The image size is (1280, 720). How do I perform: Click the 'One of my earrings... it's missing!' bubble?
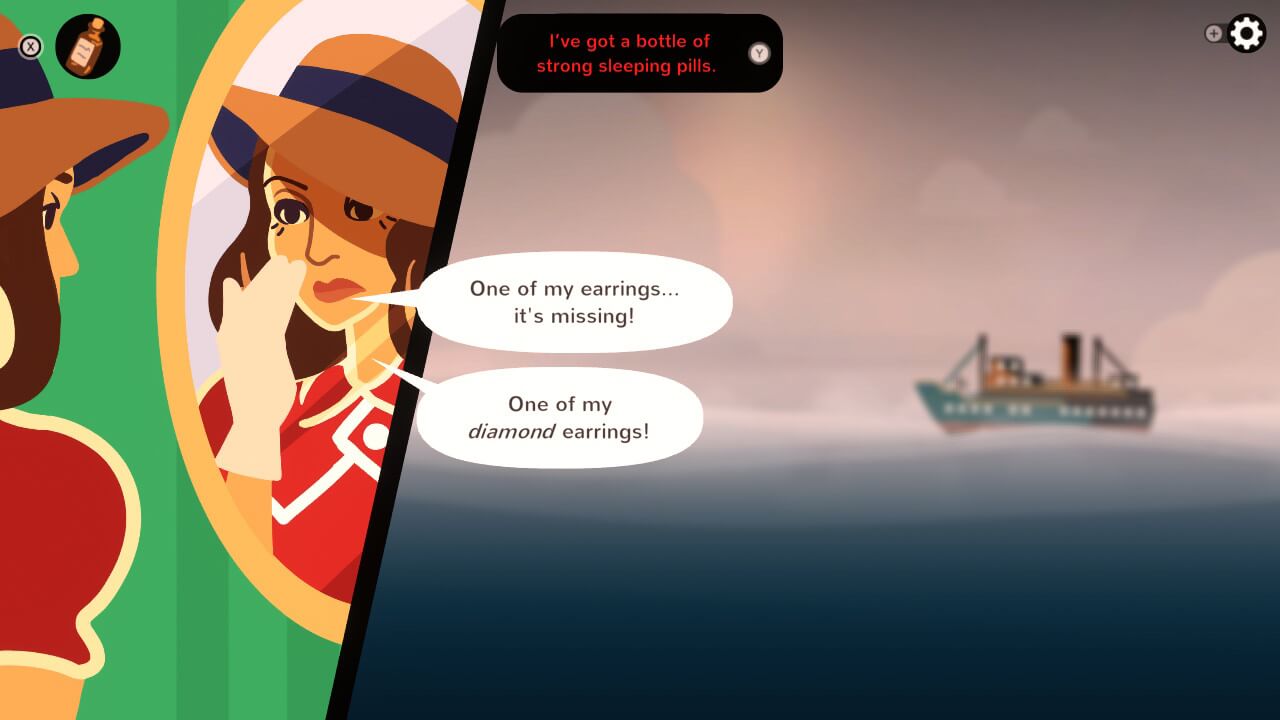coord(578,300)
